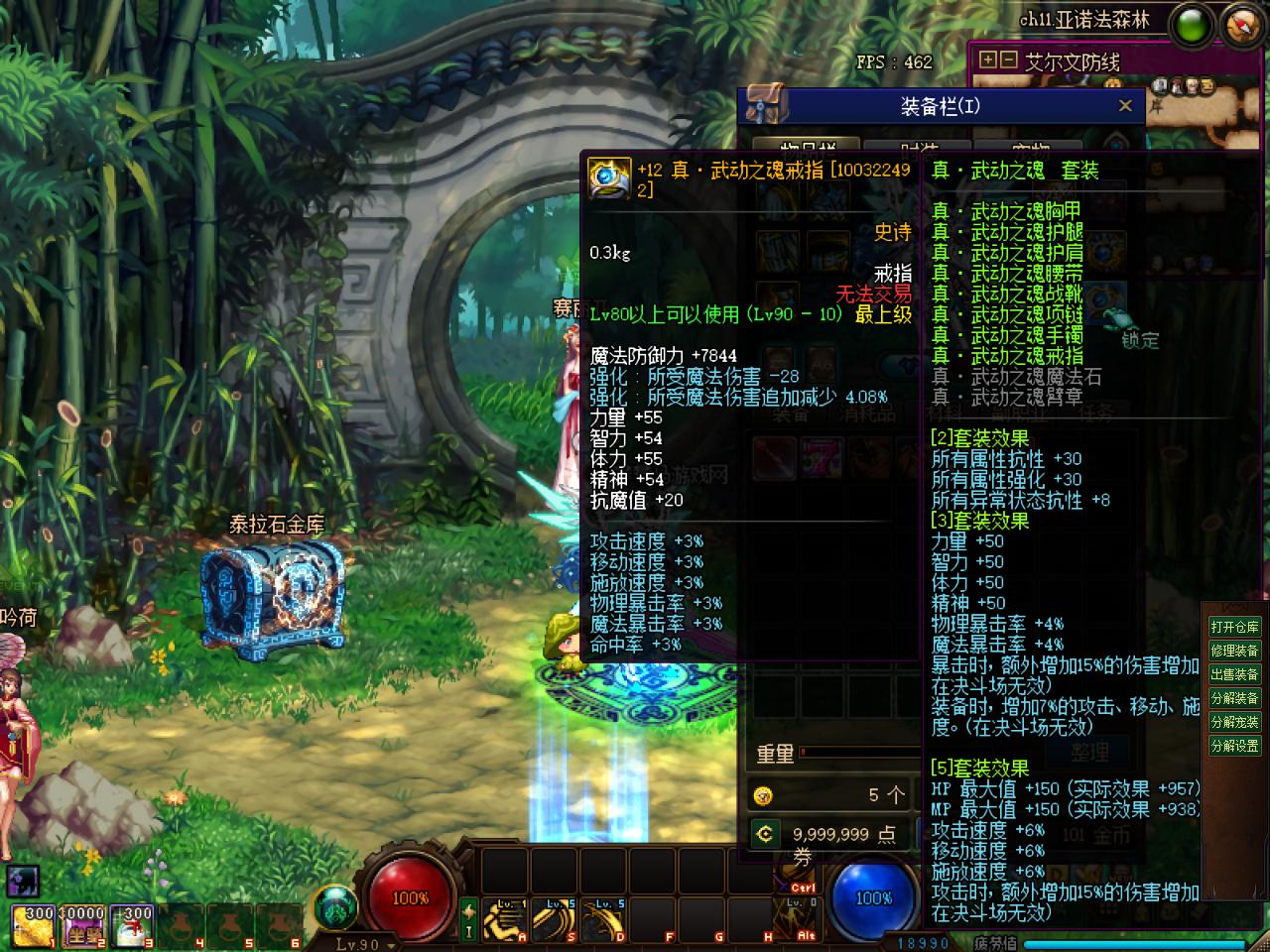Viewport: 1270px width, 952px height.
Task: Click the teal orb icon beside HP globe
Action: point(335,907)
